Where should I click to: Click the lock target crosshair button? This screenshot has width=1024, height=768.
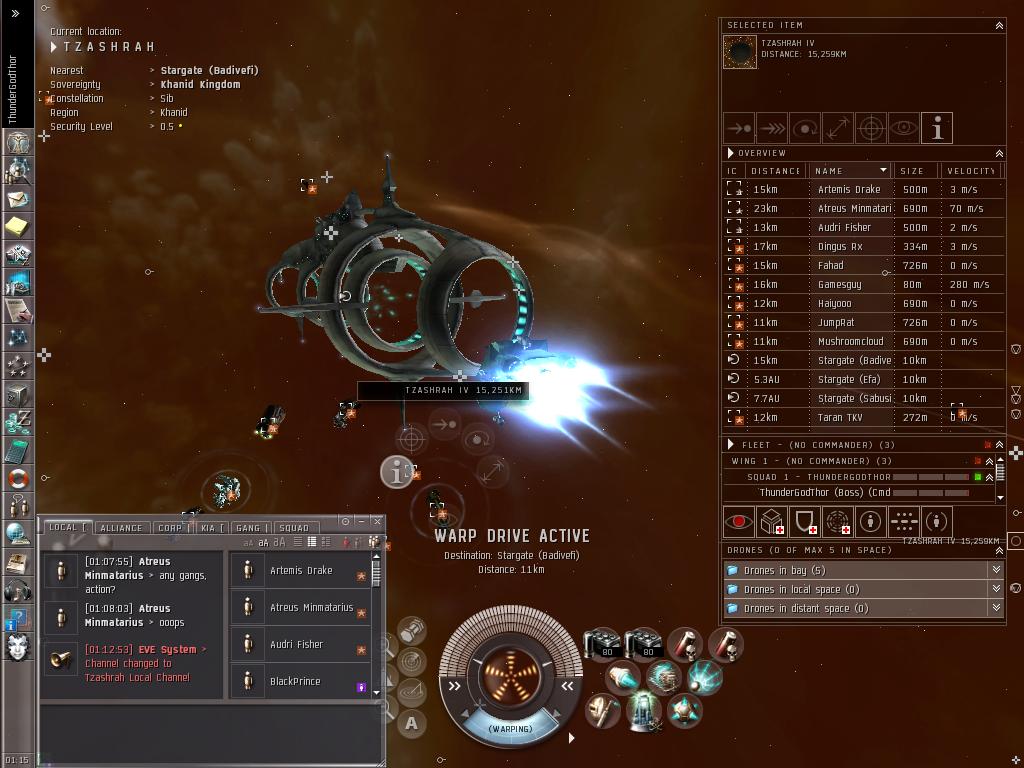(x=871, y=128)
